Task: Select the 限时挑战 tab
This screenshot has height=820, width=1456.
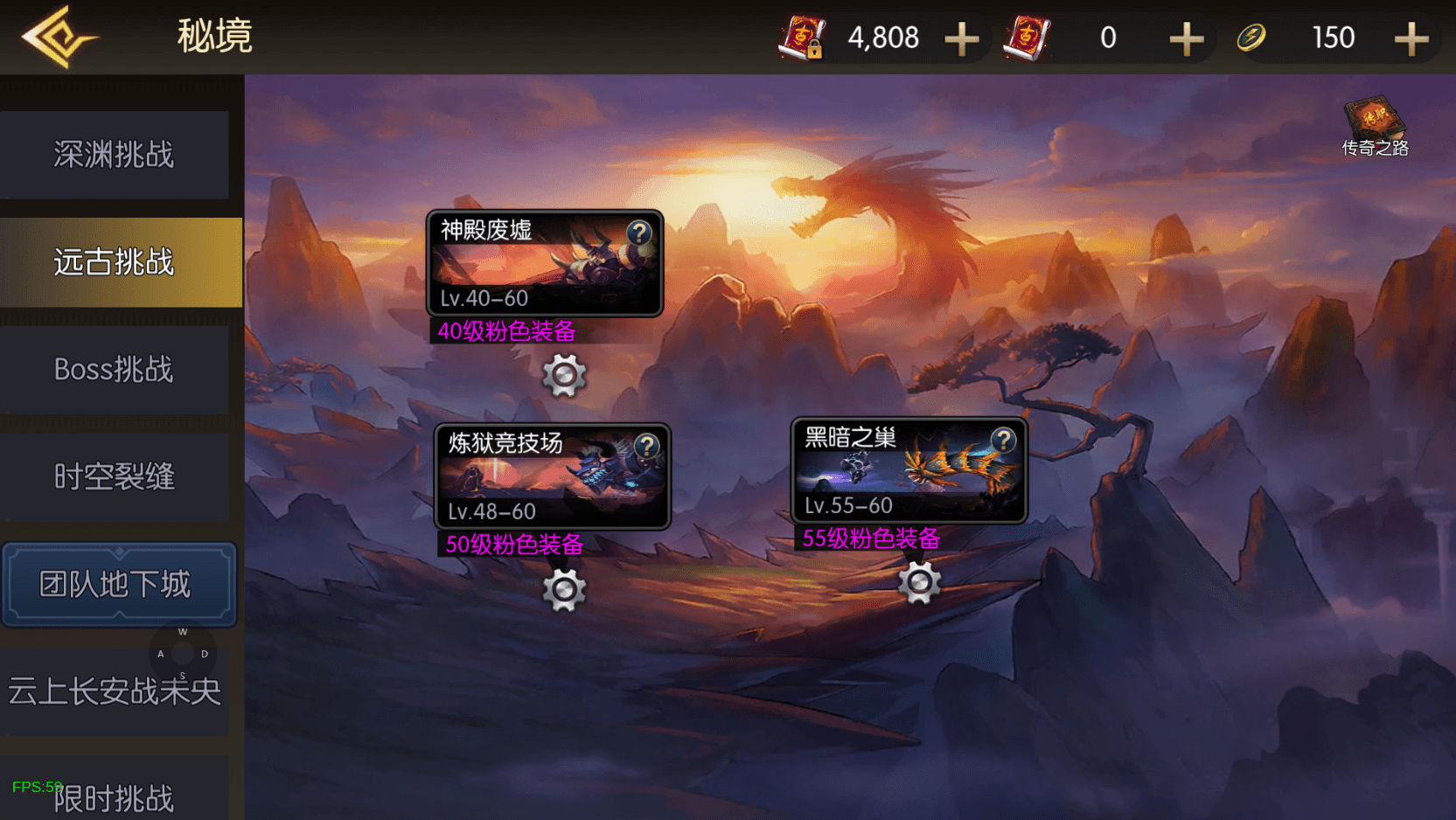Action: 115,797
